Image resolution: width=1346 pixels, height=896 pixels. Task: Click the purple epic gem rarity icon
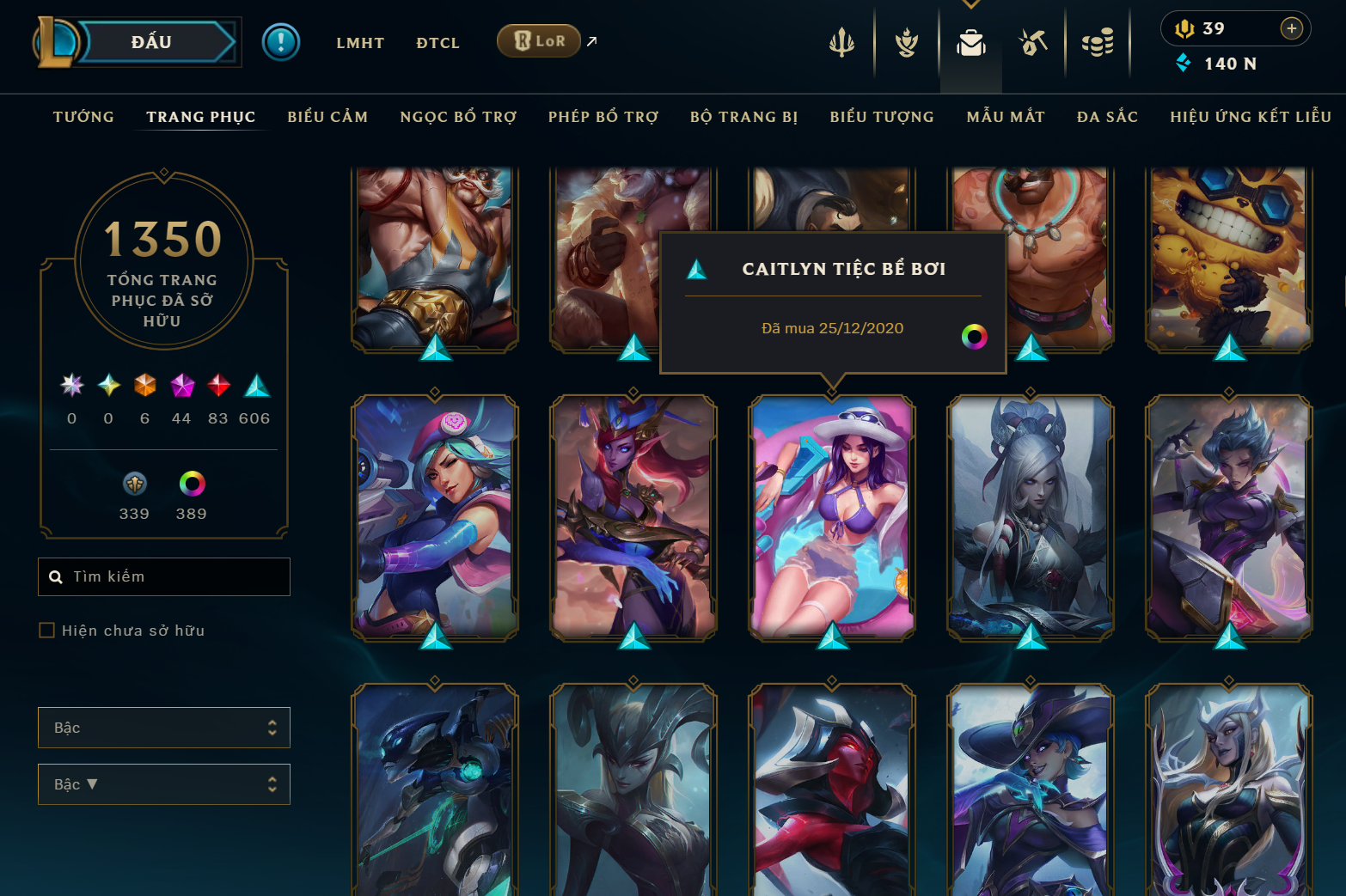coord(181,387)
